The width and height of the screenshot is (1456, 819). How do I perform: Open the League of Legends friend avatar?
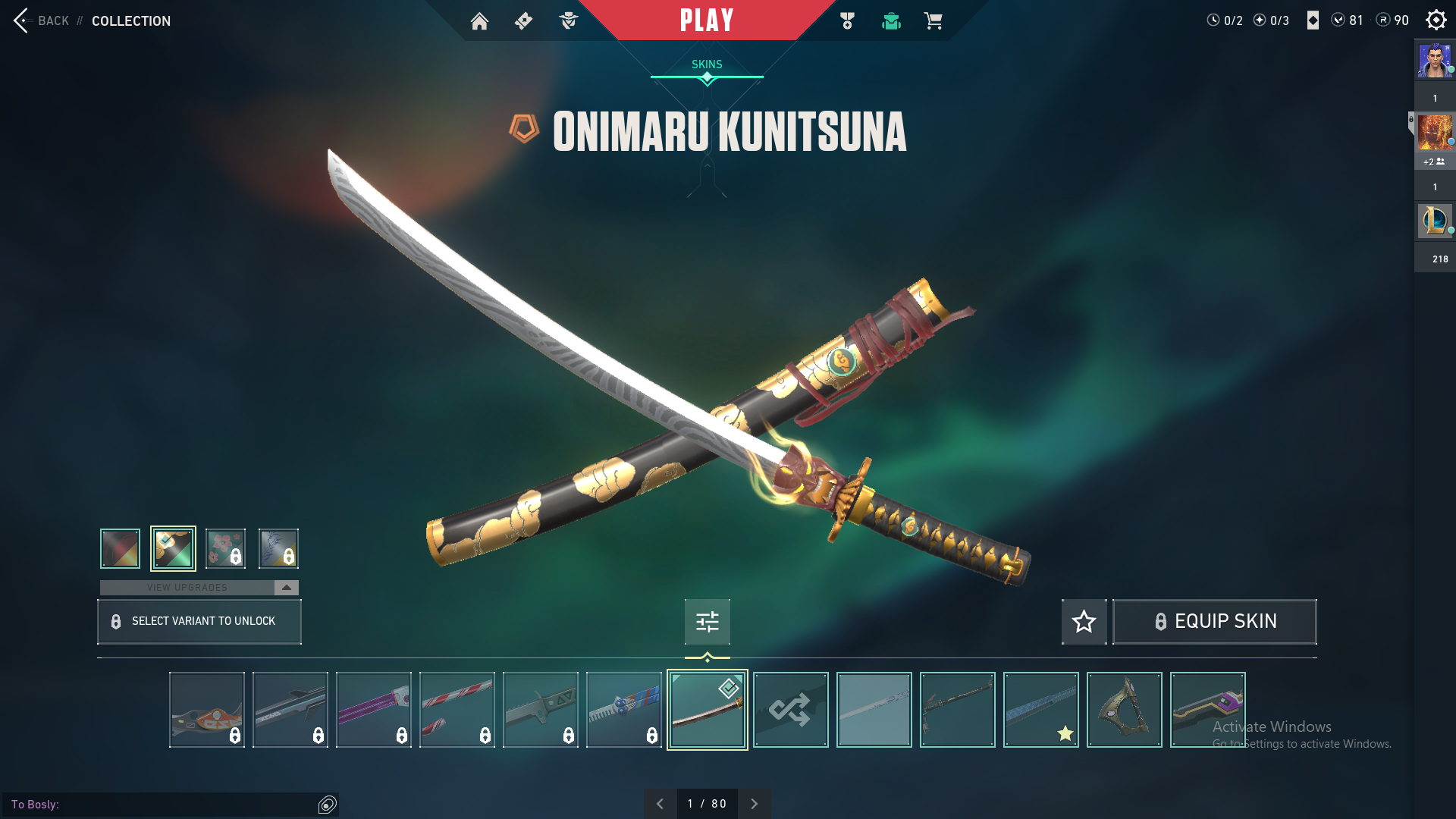pos(1434,221)
